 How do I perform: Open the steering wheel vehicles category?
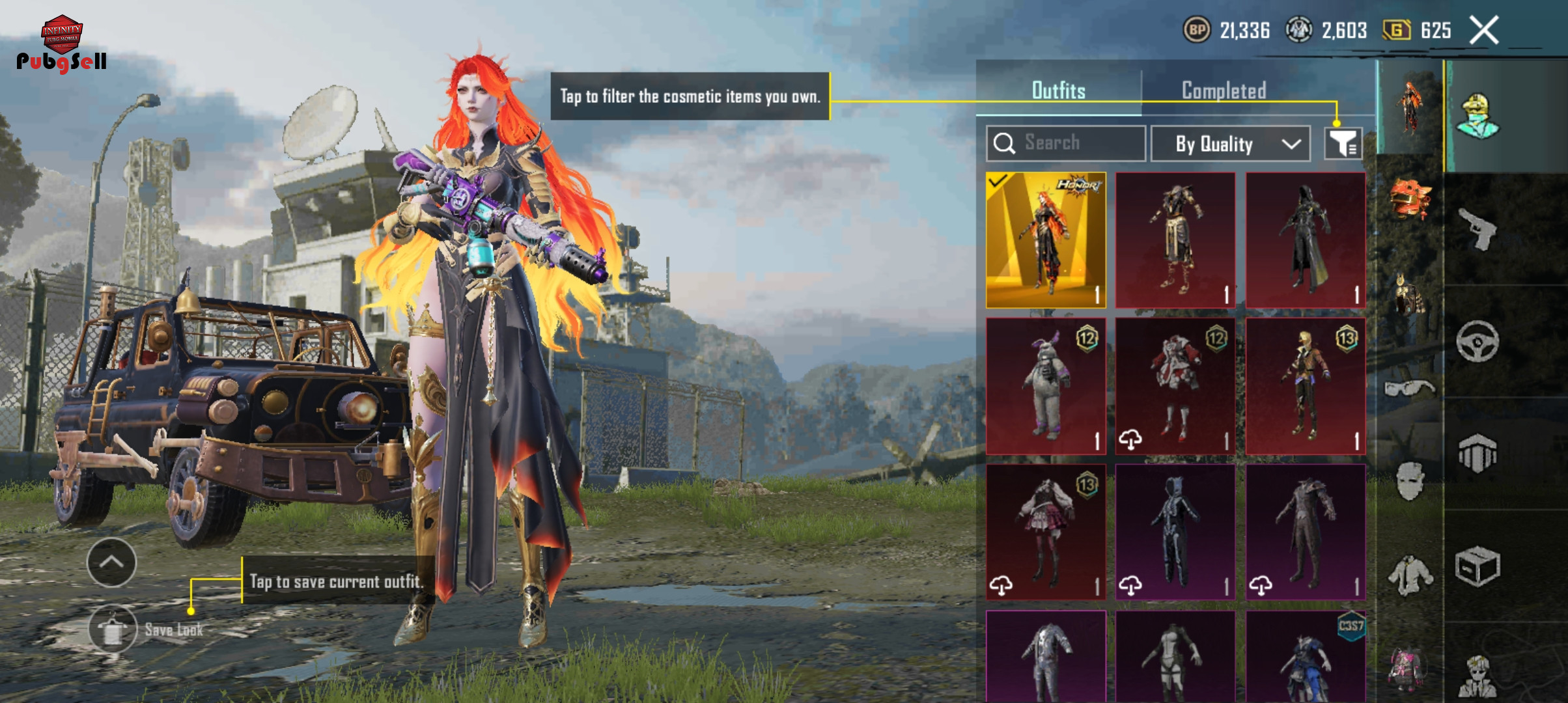point(1477,341)
